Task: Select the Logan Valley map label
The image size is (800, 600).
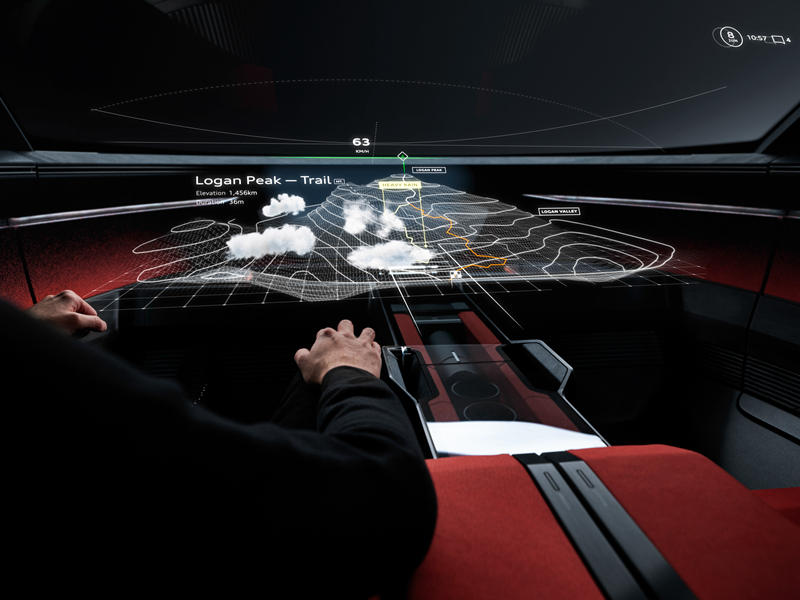Action: [559, 211]
